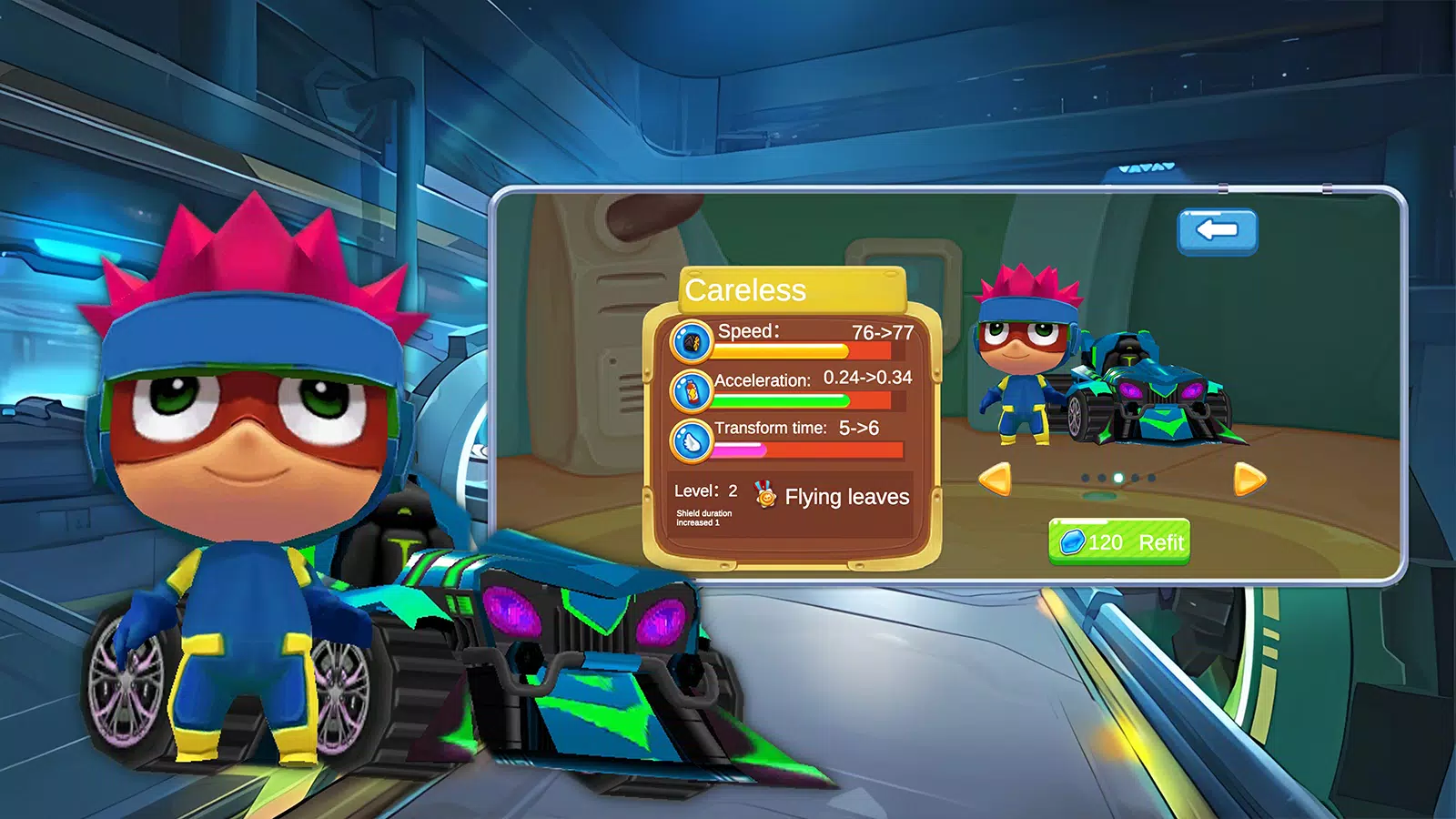Select the Flying leaves skill medal icon
The width and height of the screenshot is (1456, 819).
click(765, 495)
